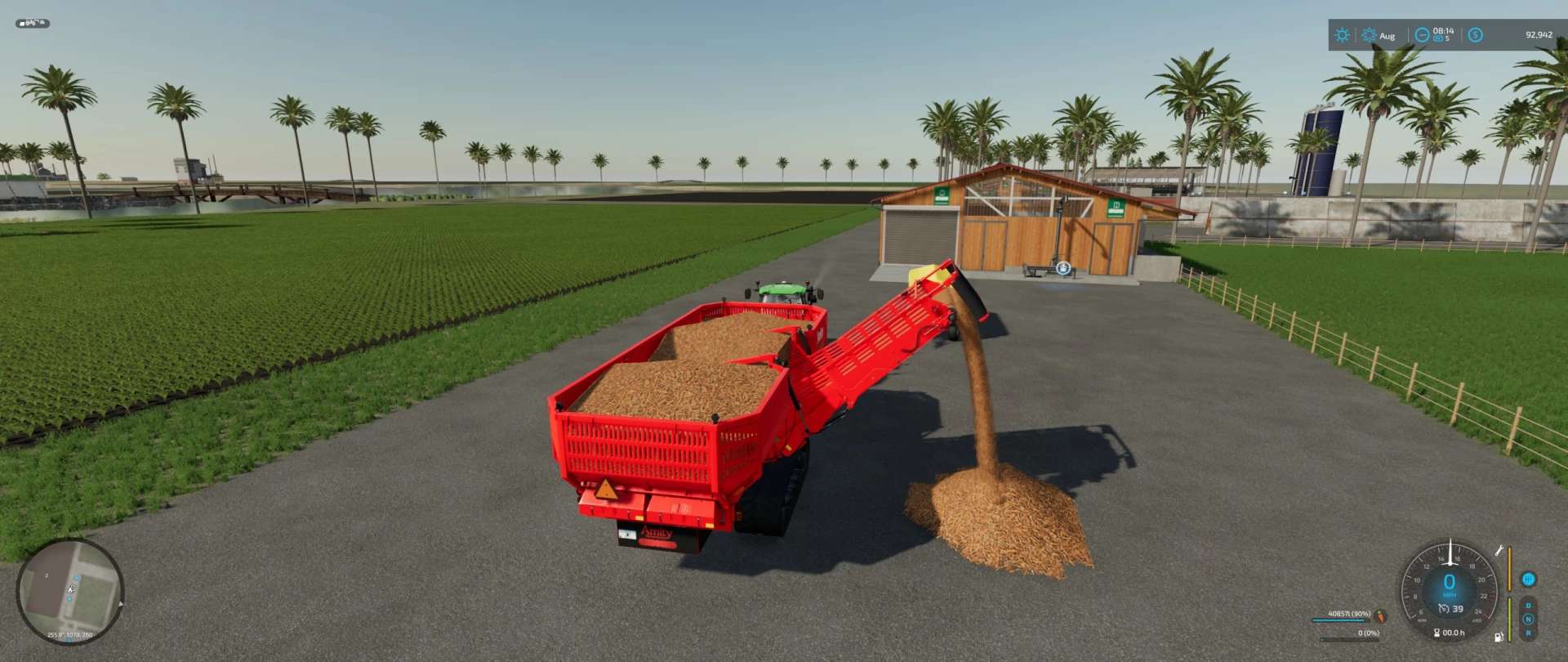
Task: Click the fuel pump icon
Action: pyautogui.click(x=1499, y=637)
